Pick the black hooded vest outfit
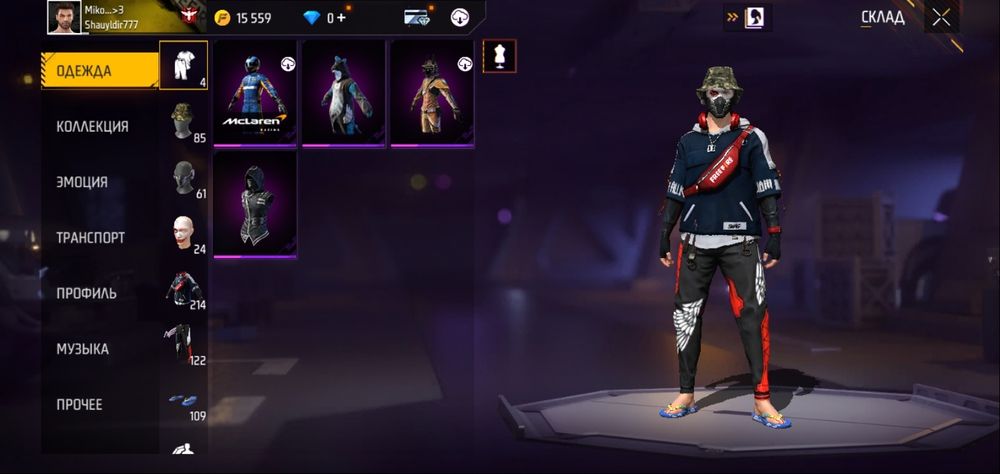The height and width of the screenshot is (474, 1000). click(255, 204)
